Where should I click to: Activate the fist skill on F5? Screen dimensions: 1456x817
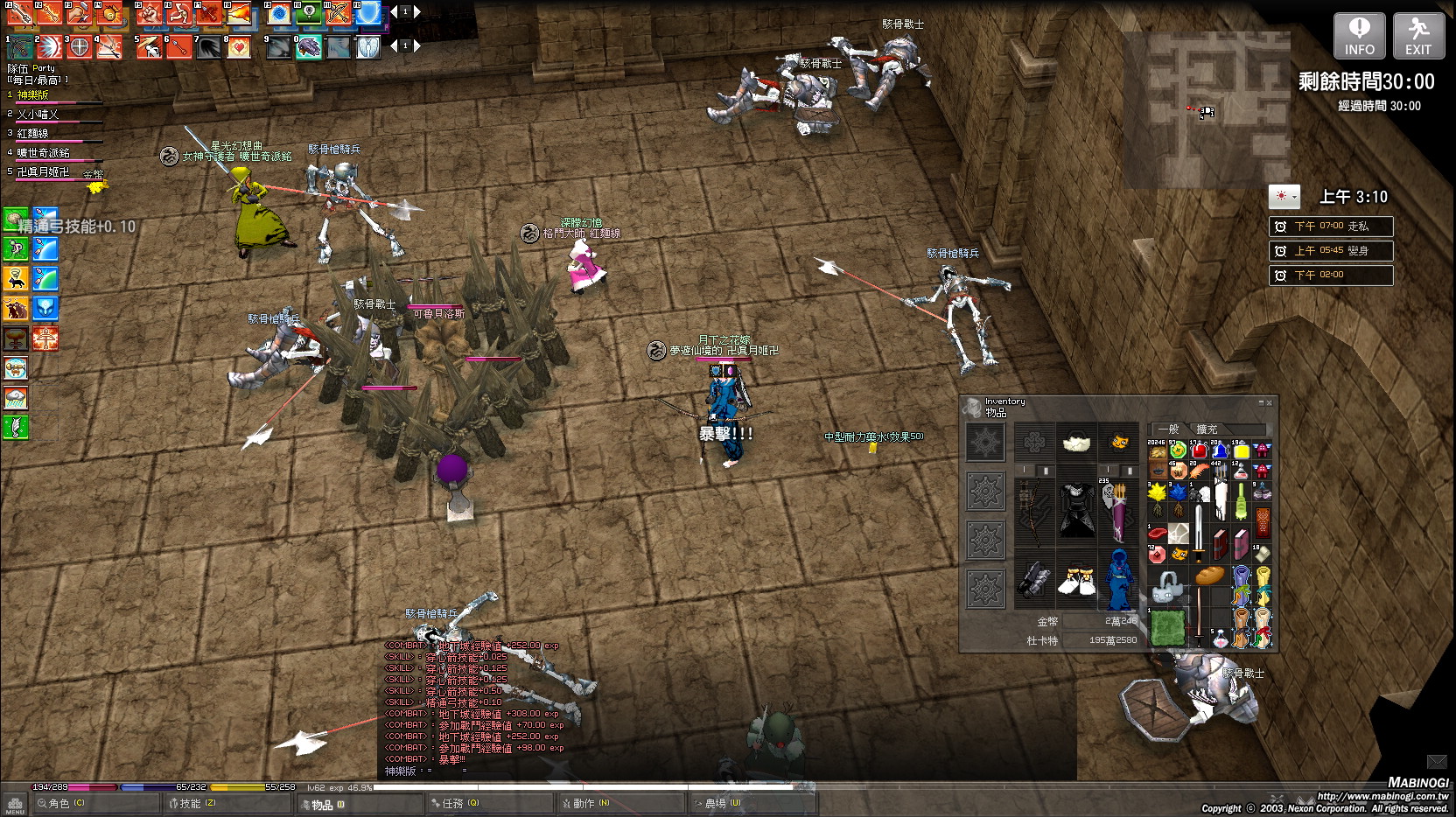click(149, 13)
